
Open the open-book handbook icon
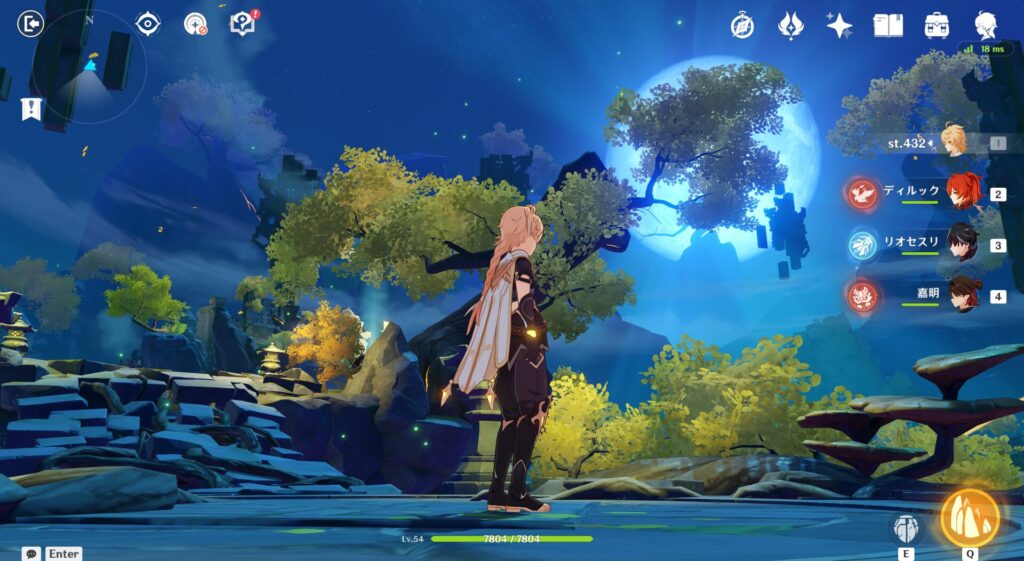coord(888,25)
